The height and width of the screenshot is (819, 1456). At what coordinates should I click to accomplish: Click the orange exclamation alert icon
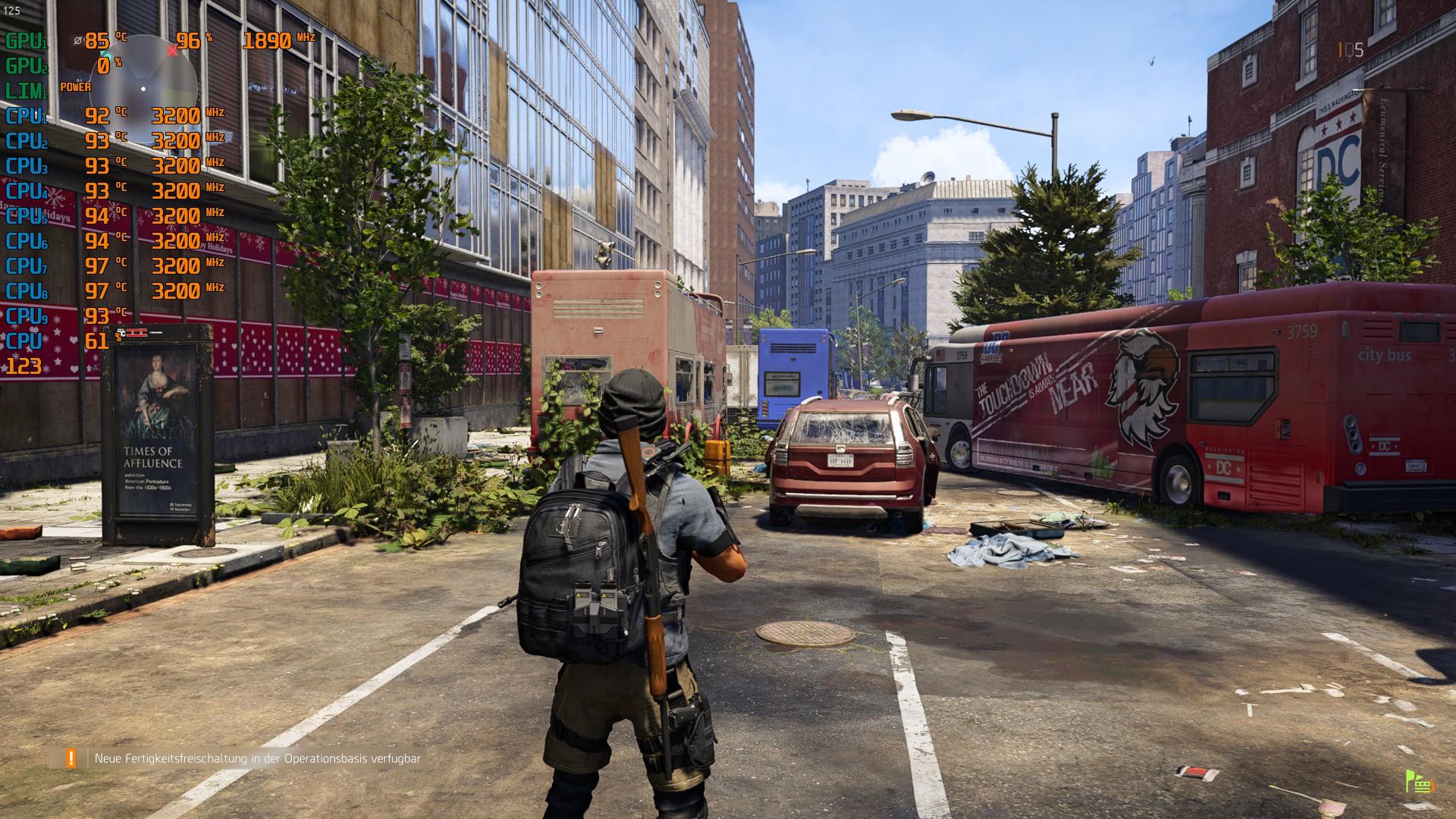pyautogui.click(x=71, y=758)
